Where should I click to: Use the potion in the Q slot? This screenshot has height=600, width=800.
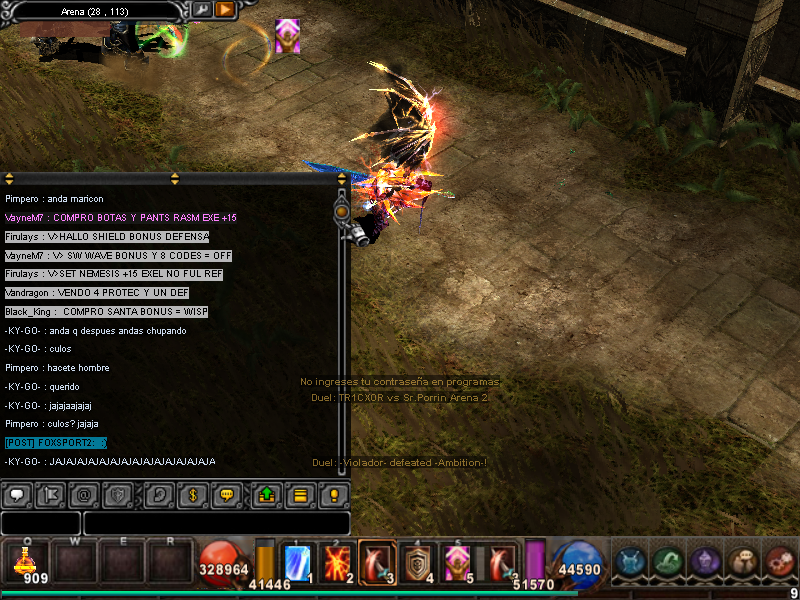25,561
